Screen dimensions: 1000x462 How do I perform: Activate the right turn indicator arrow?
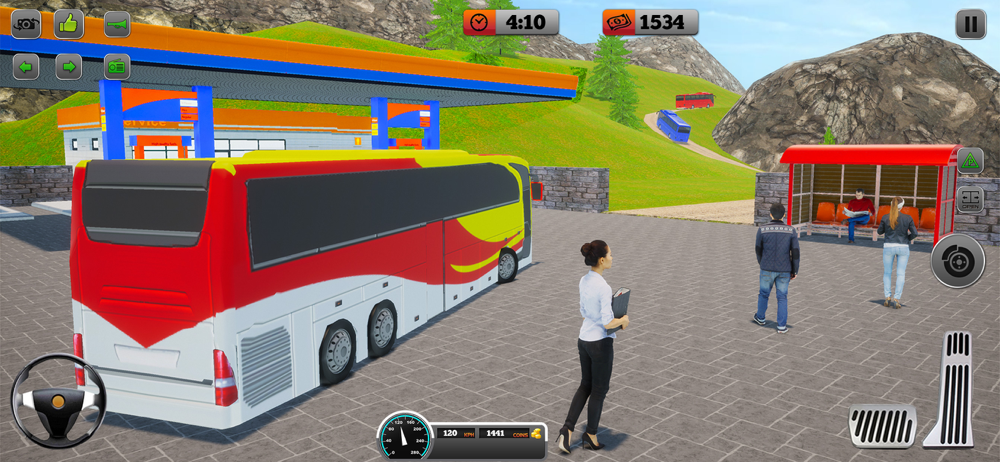point(69,67)
